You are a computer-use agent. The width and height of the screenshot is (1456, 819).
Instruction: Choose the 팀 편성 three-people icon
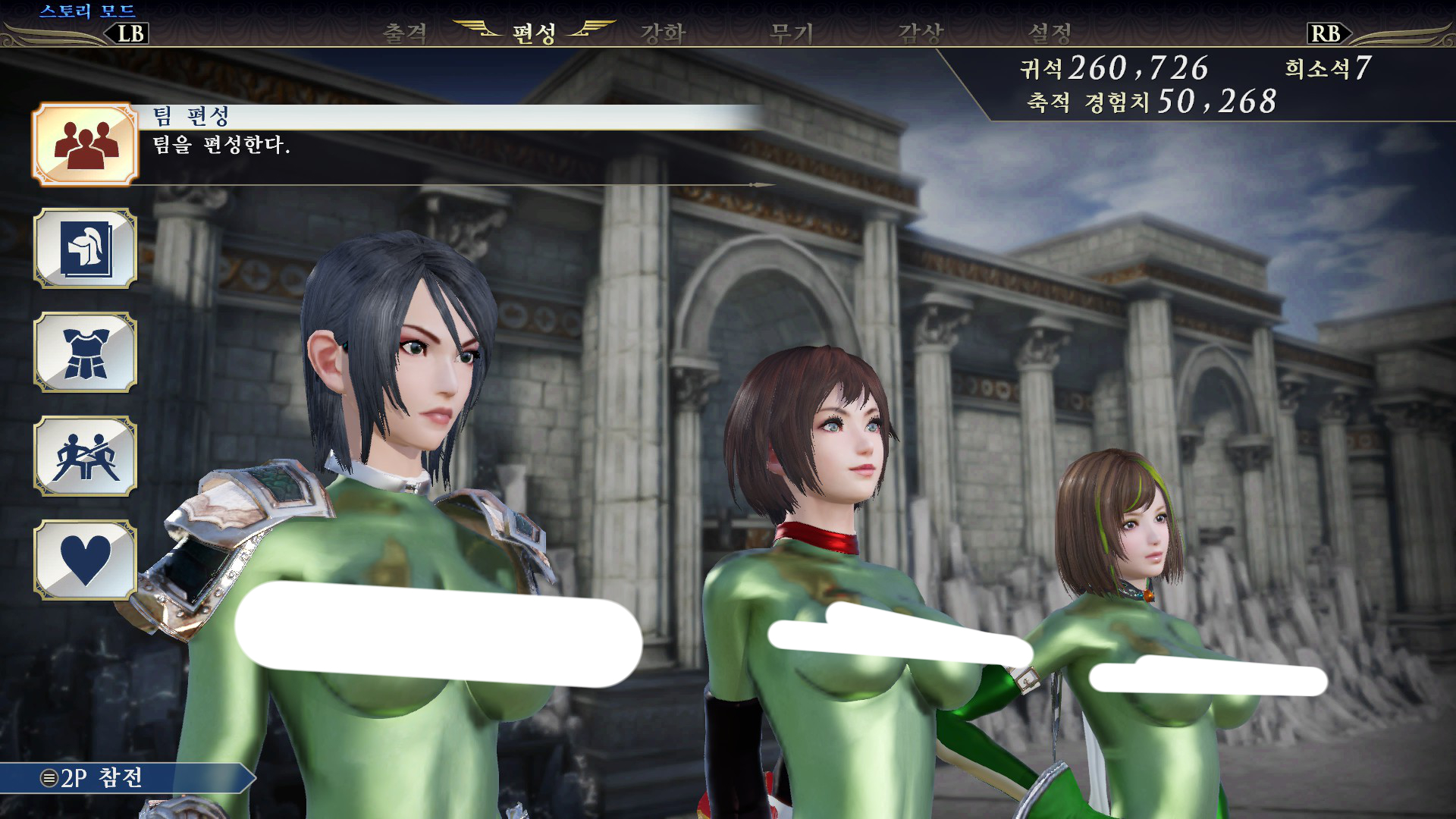[85, 144]
